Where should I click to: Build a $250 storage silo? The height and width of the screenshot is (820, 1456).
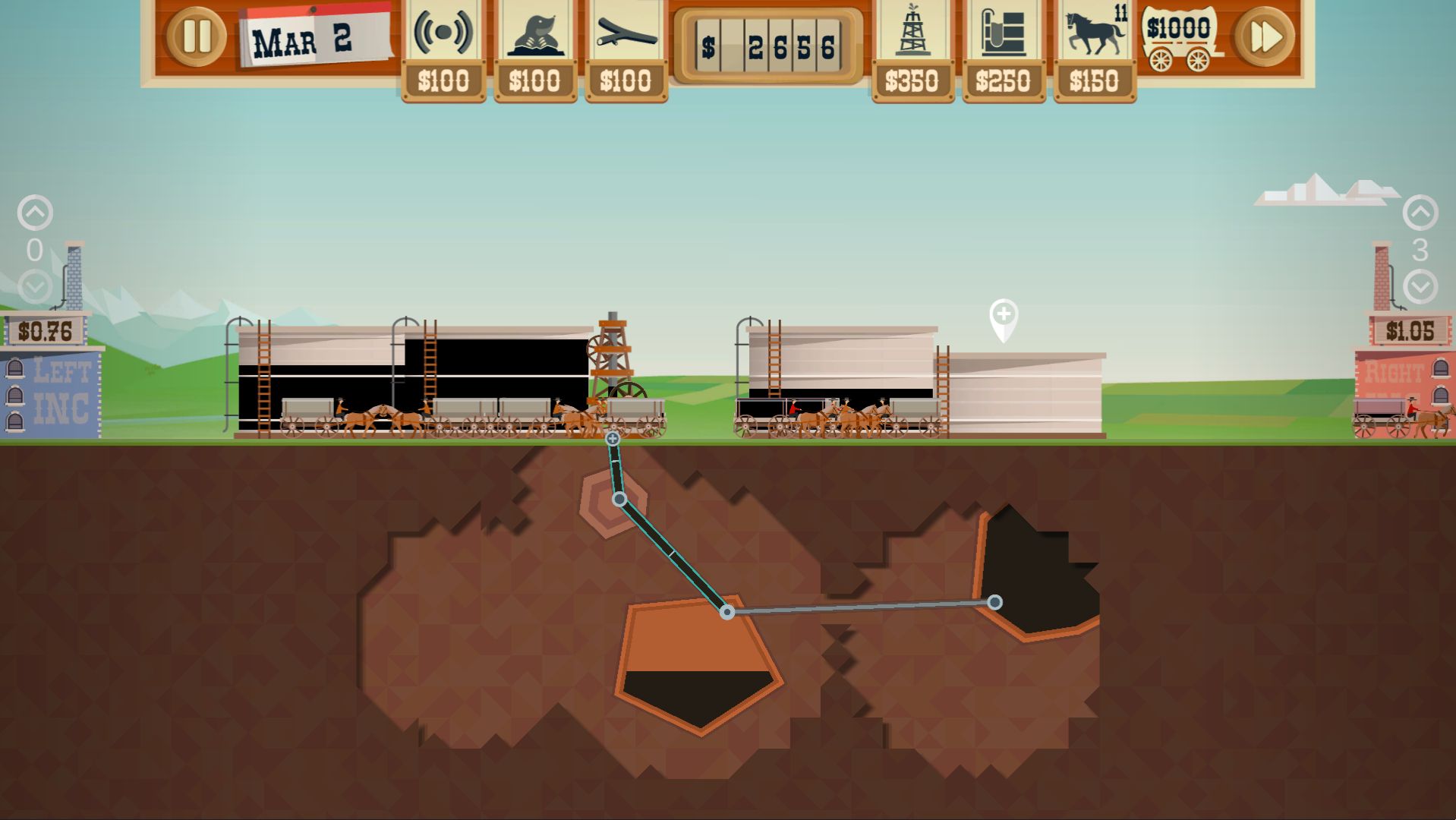pos(1004,50)
